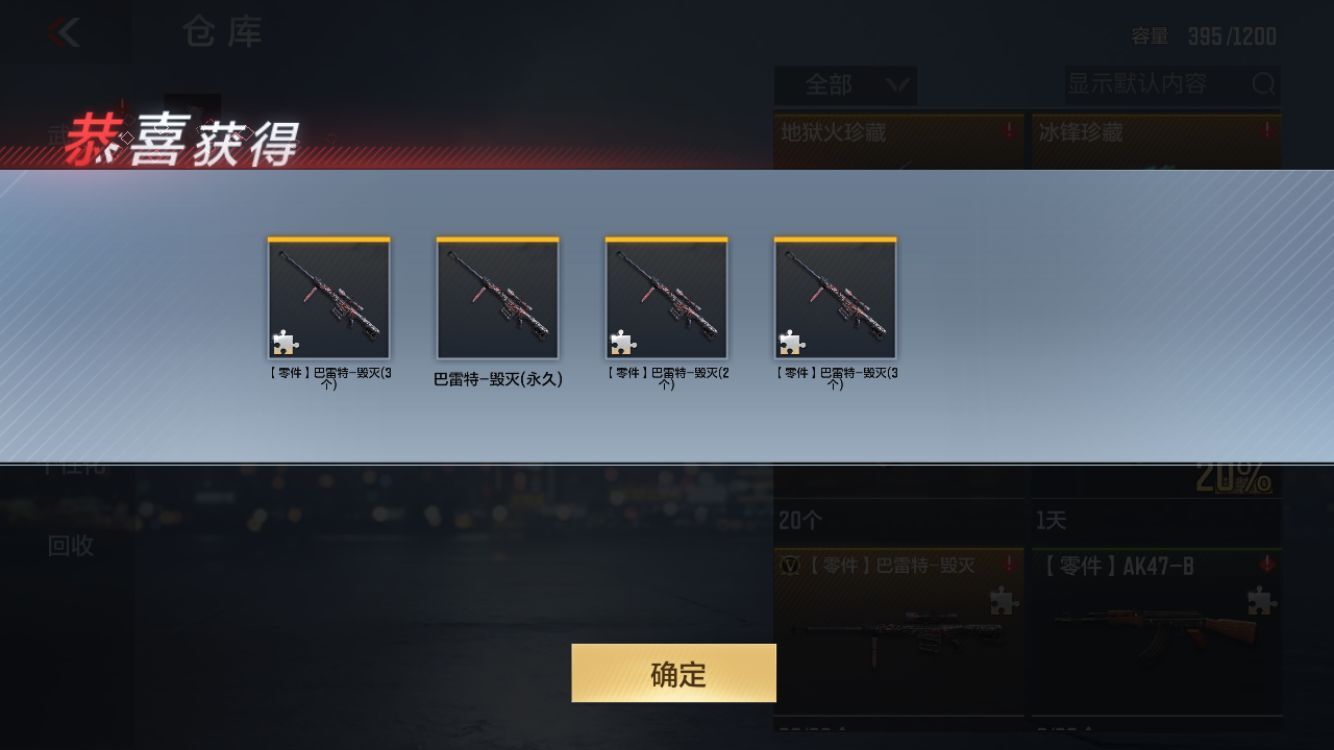Open the 全部 filter dropdown
The image size is (1334, 750).
coord(845,87)
